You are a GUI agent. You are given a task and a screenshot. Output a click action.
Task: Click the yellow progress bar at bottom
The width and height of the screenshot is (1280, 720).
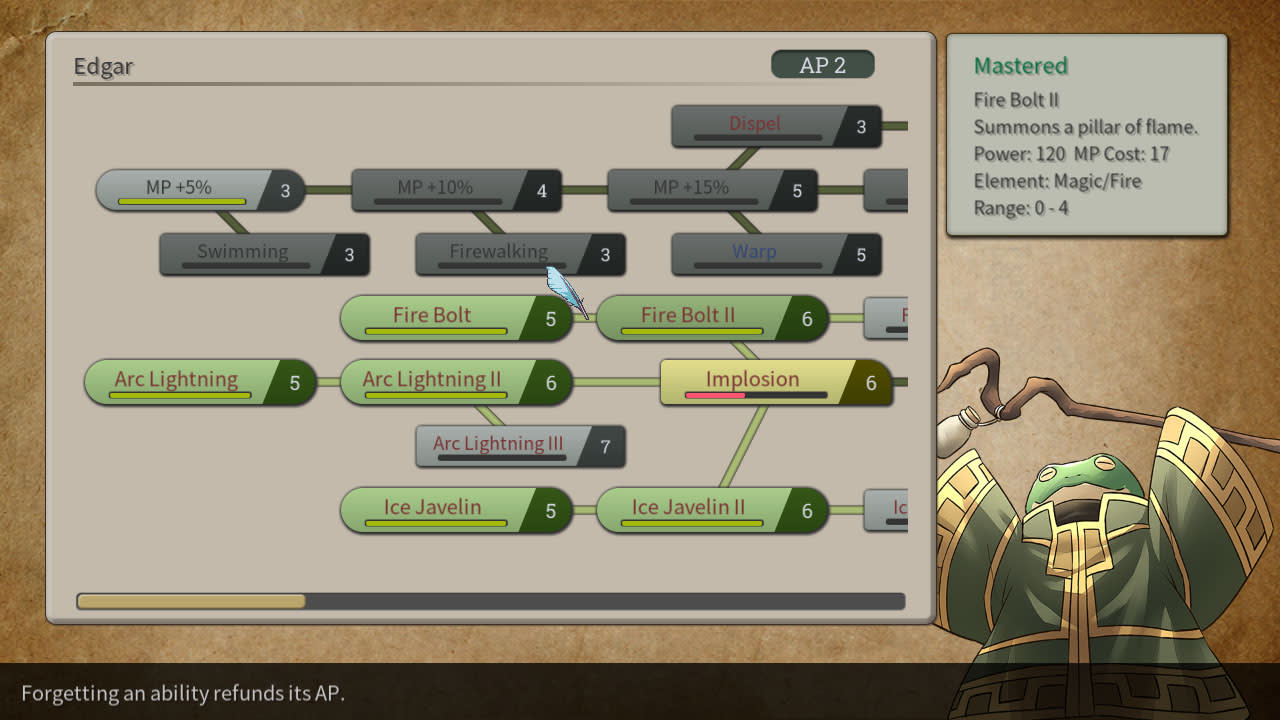190,600
